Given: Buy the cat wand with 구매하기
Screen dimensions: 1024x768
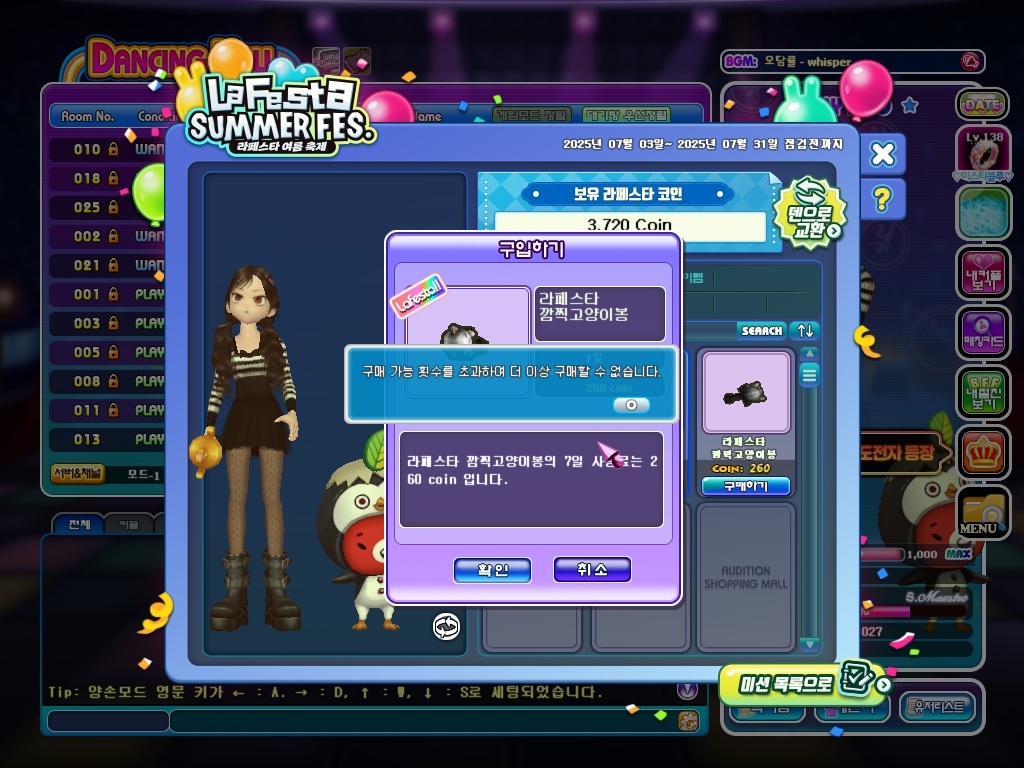Looking at the screenshot, I should click(745, 486).
